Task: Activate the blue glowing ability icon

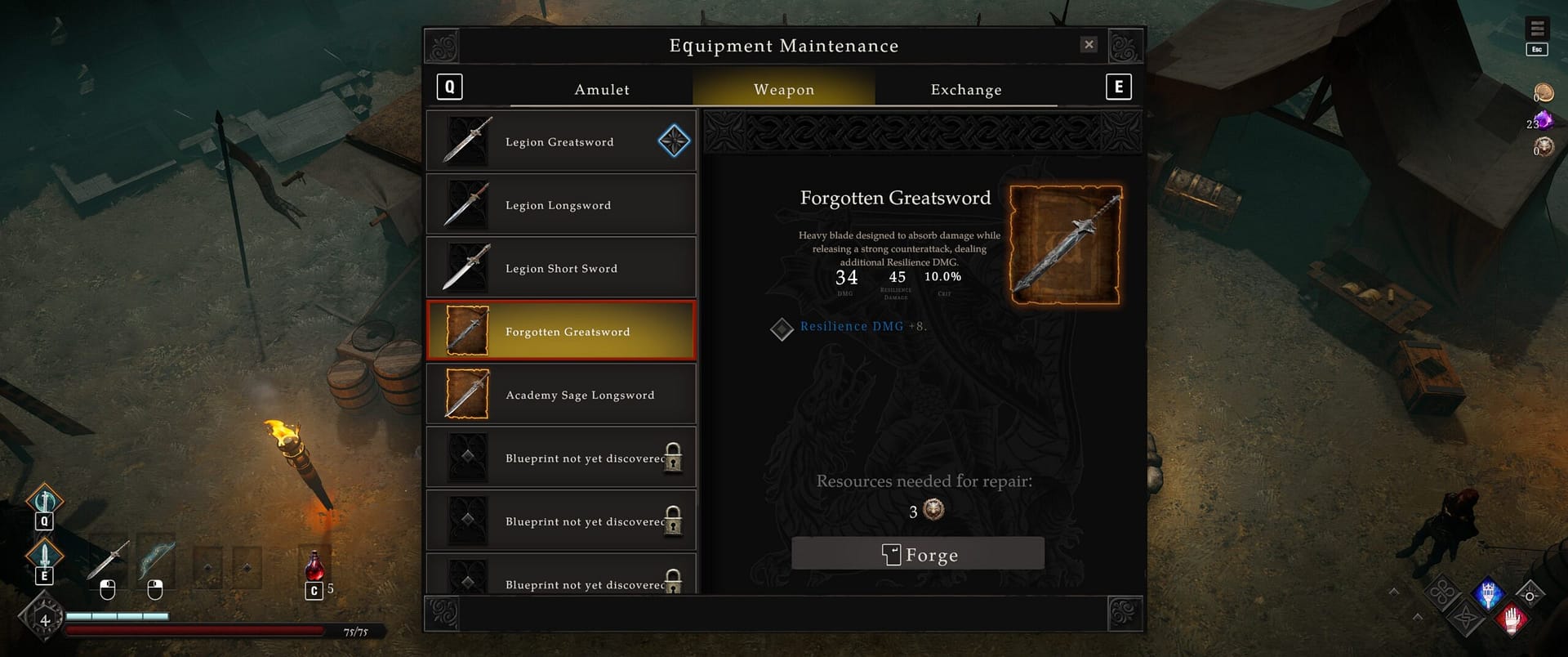Action: click(x=1488, y=593)
